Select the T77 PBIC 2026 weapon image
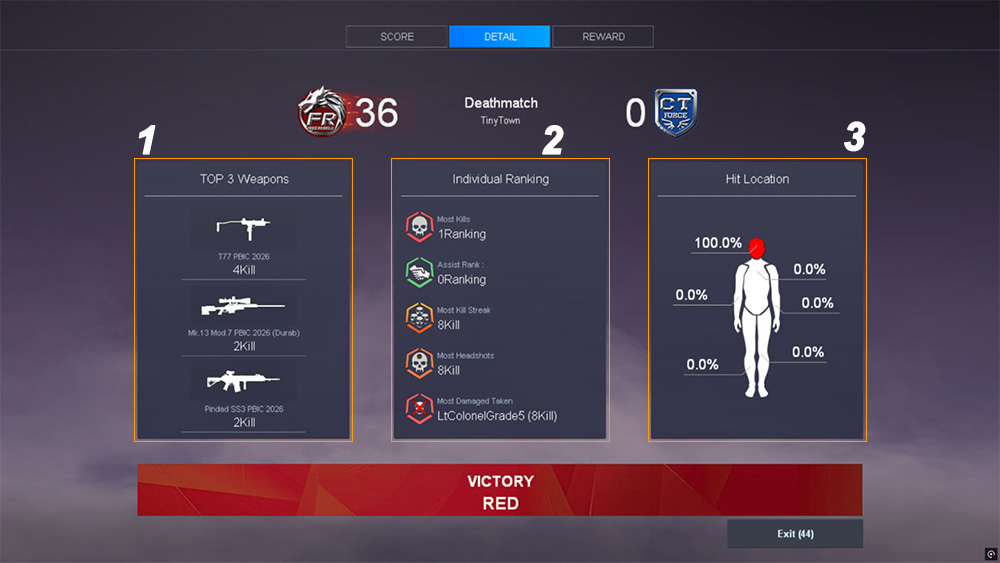The image size is (1000, 563). 243,228
